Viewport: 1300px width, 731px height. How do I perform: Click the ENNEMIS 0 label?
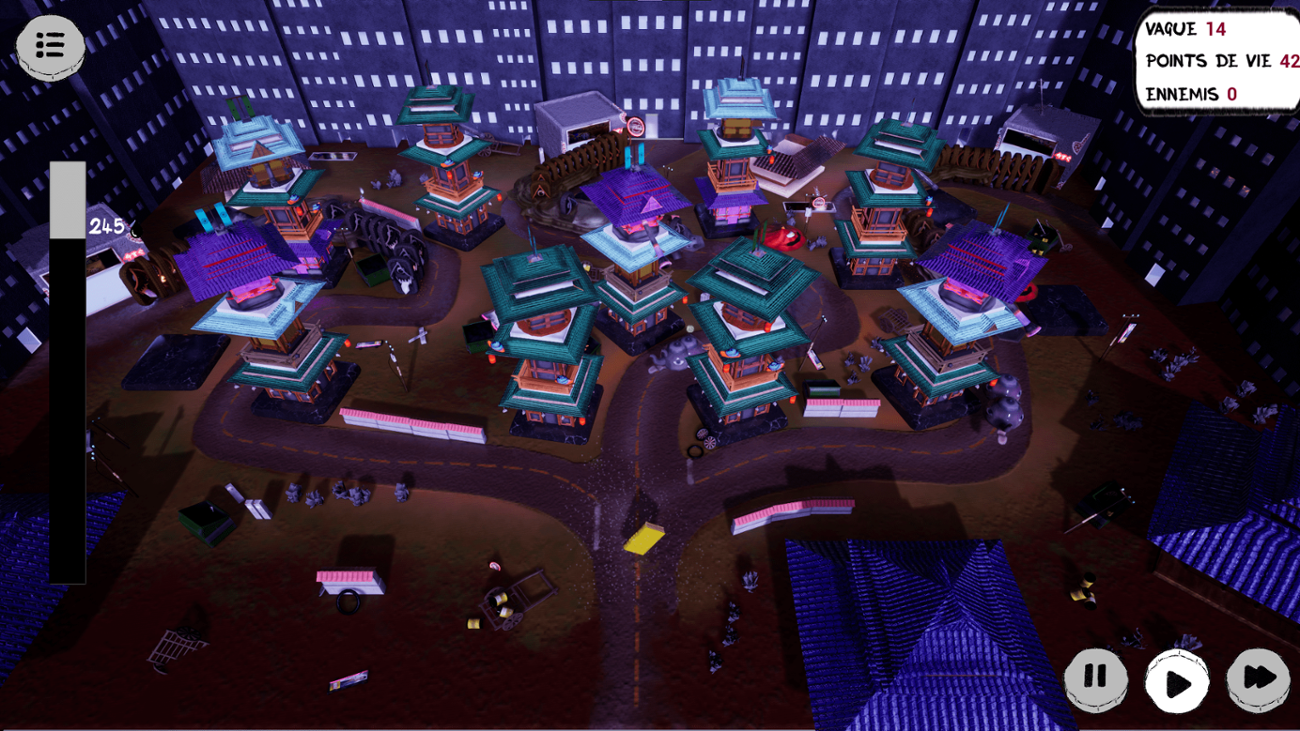(x=1190, y=92)
